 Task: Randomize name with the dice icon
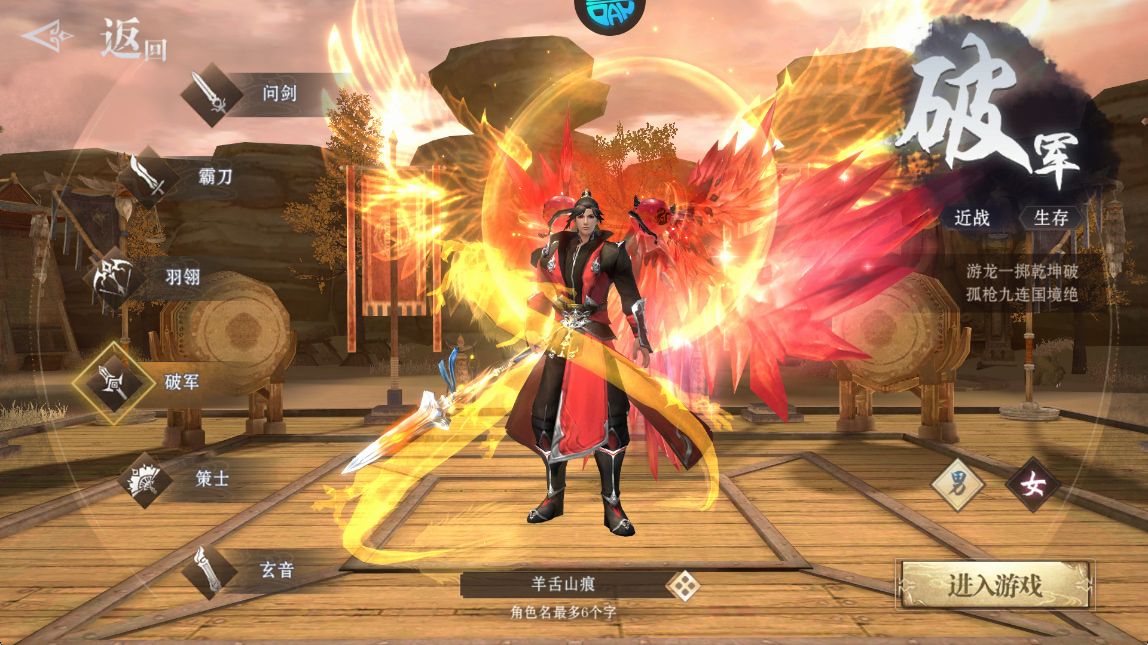point(683,585)
